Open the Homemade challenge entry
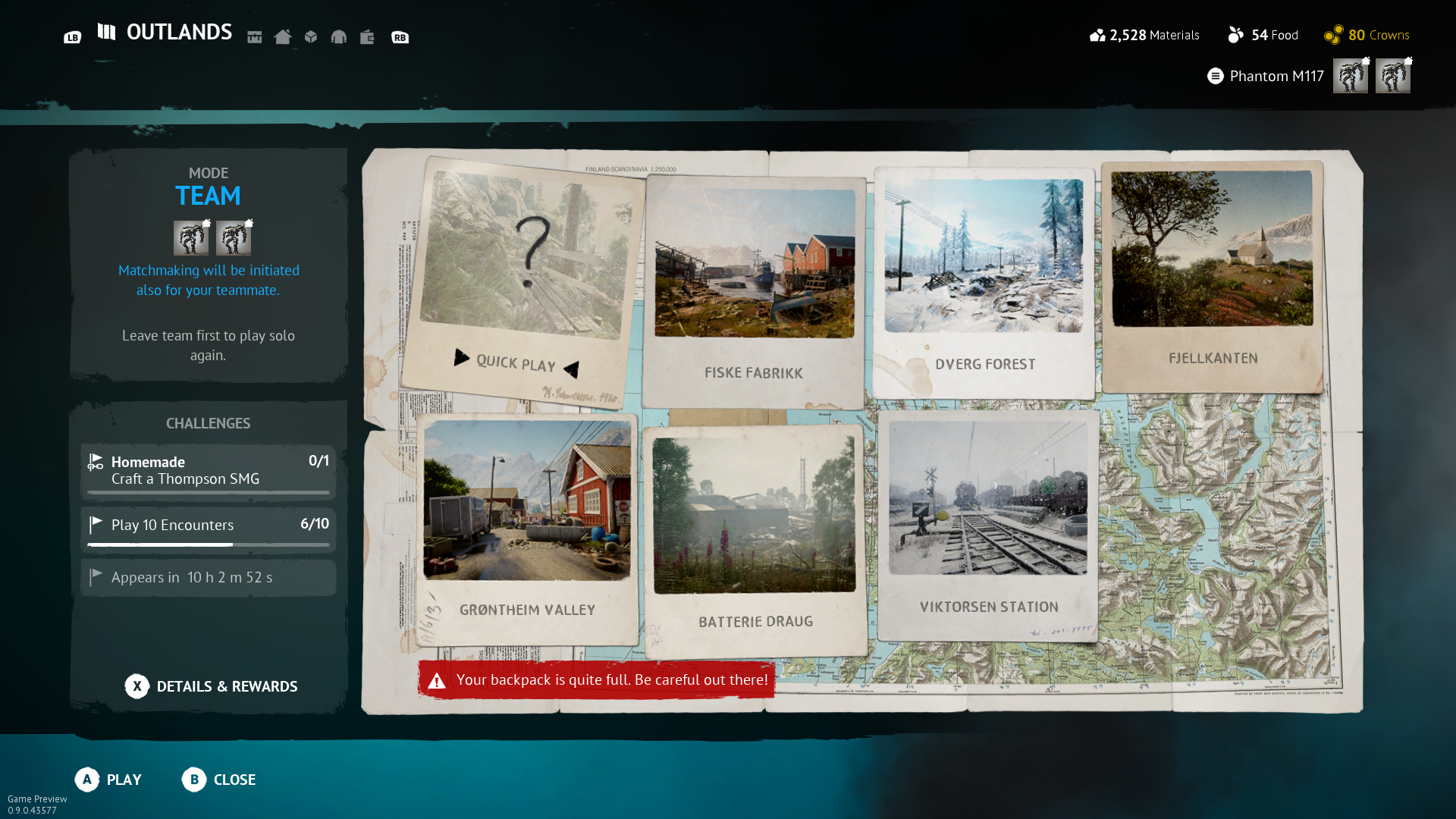 point(208,471)
